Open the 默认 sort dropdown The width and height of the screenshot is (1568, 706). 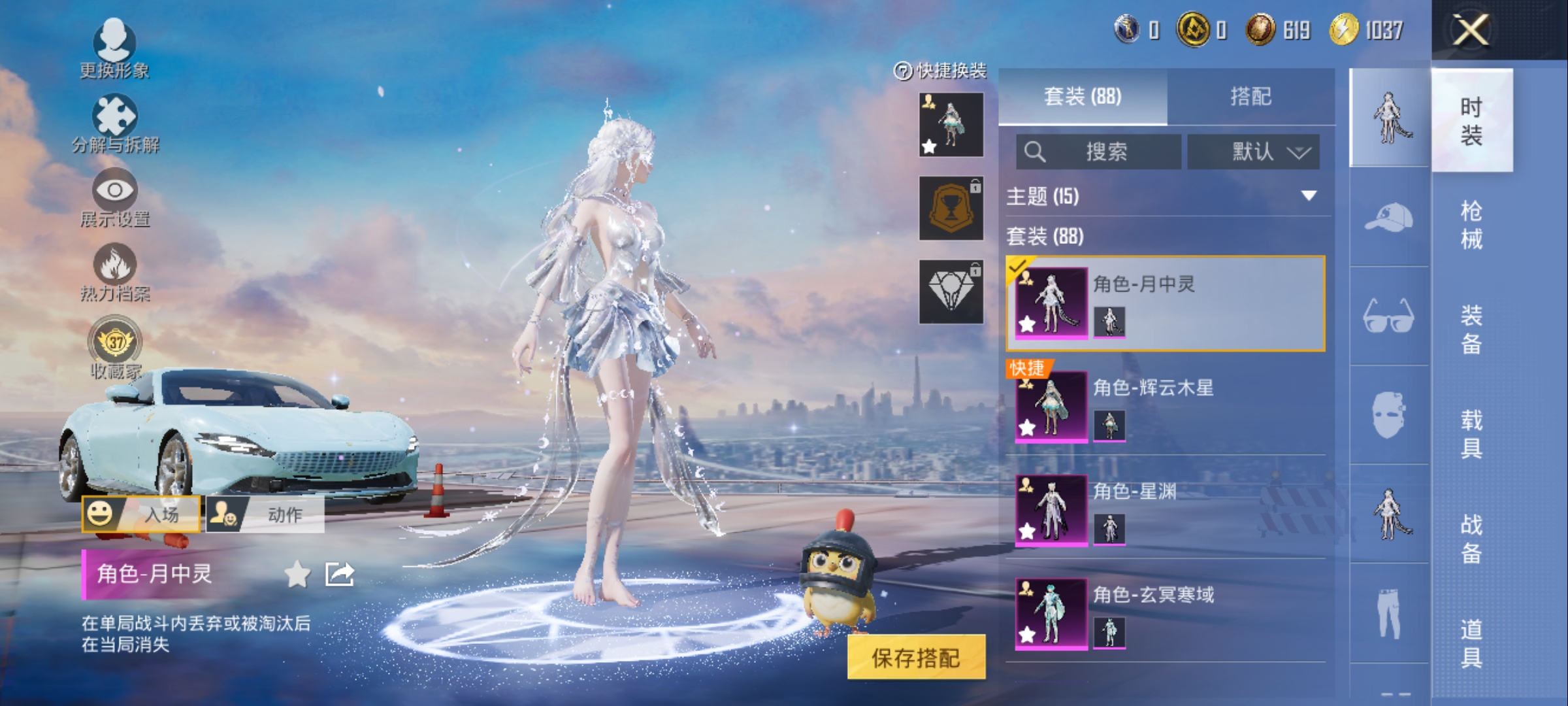click(1253, 152)
